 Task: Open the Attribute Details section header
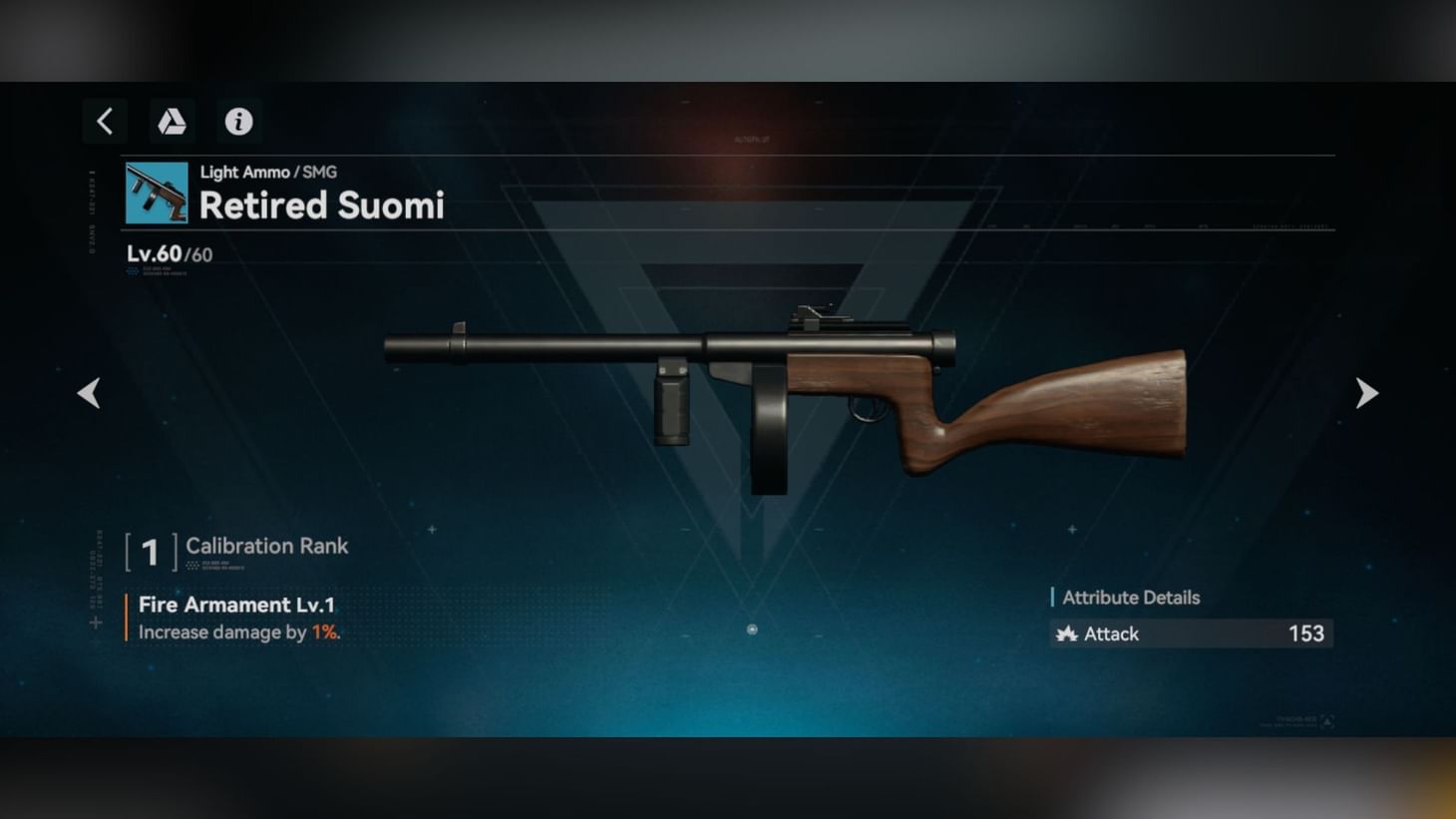click(1131, 597)
